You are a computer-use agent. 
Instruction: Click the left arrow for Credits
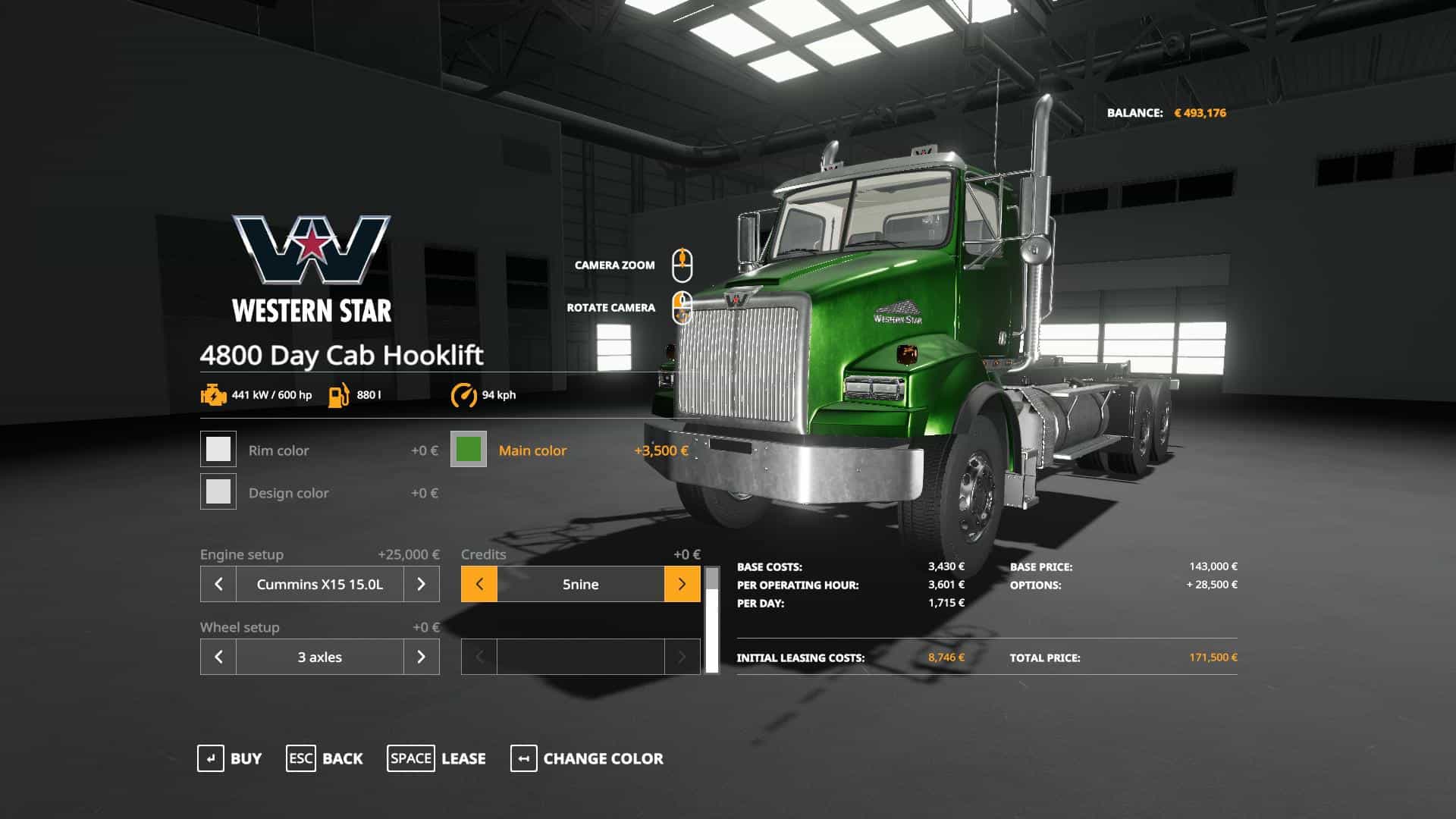click(479, 584)
